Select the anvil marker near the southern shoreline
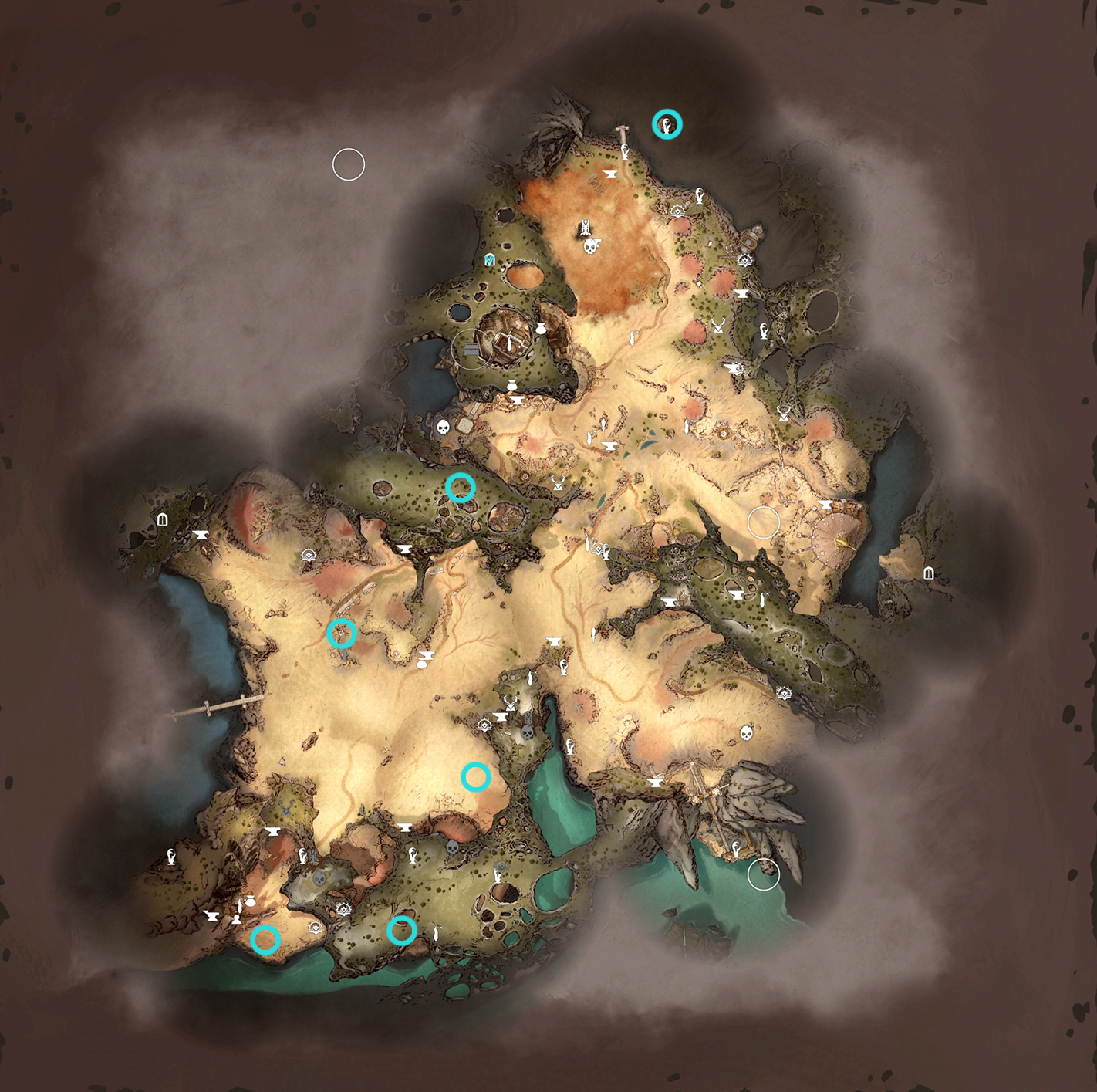 click(x=404, y=827)
